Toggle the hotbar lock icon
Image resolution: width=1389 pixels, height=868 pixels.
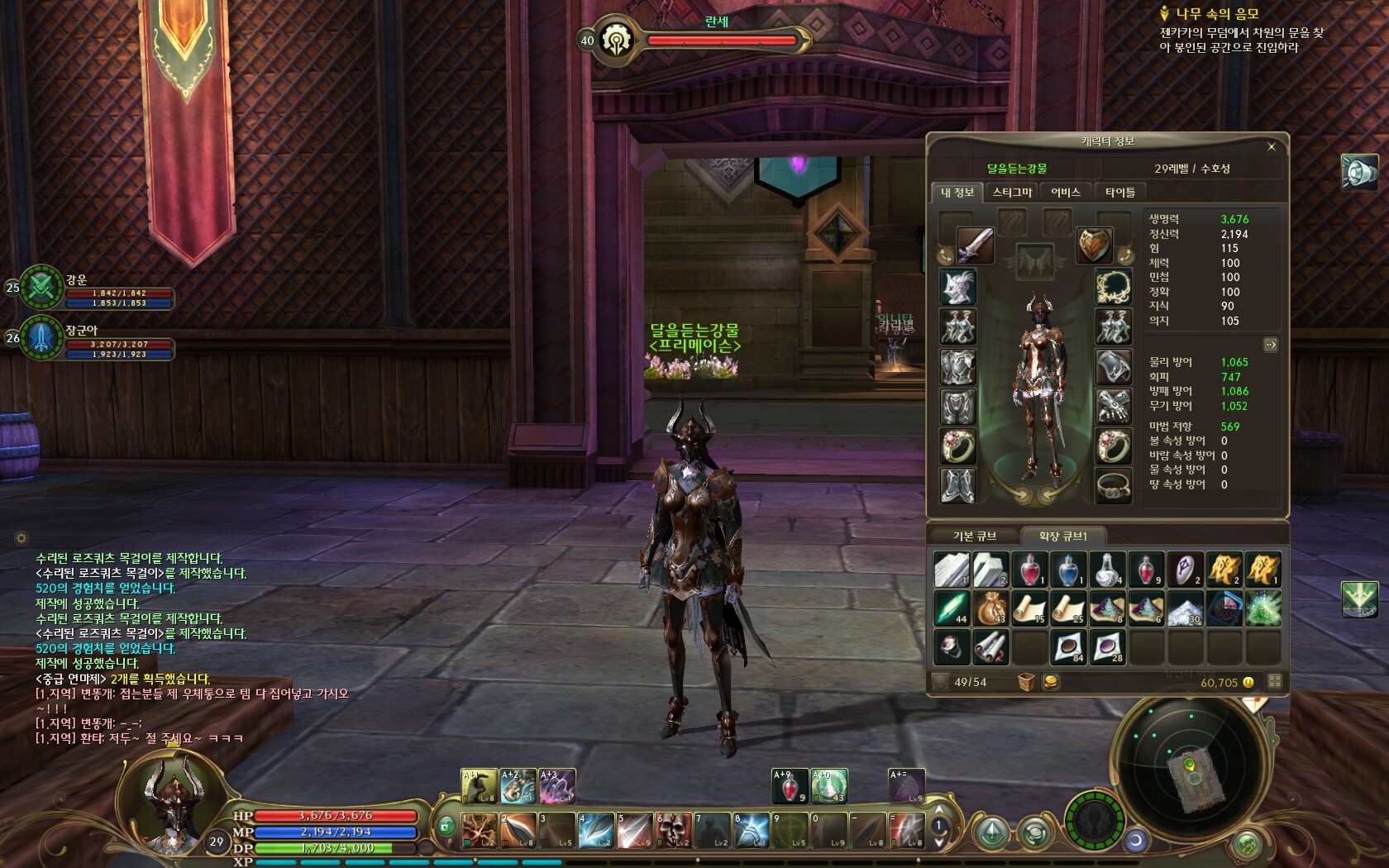click(x=446, y=825)
